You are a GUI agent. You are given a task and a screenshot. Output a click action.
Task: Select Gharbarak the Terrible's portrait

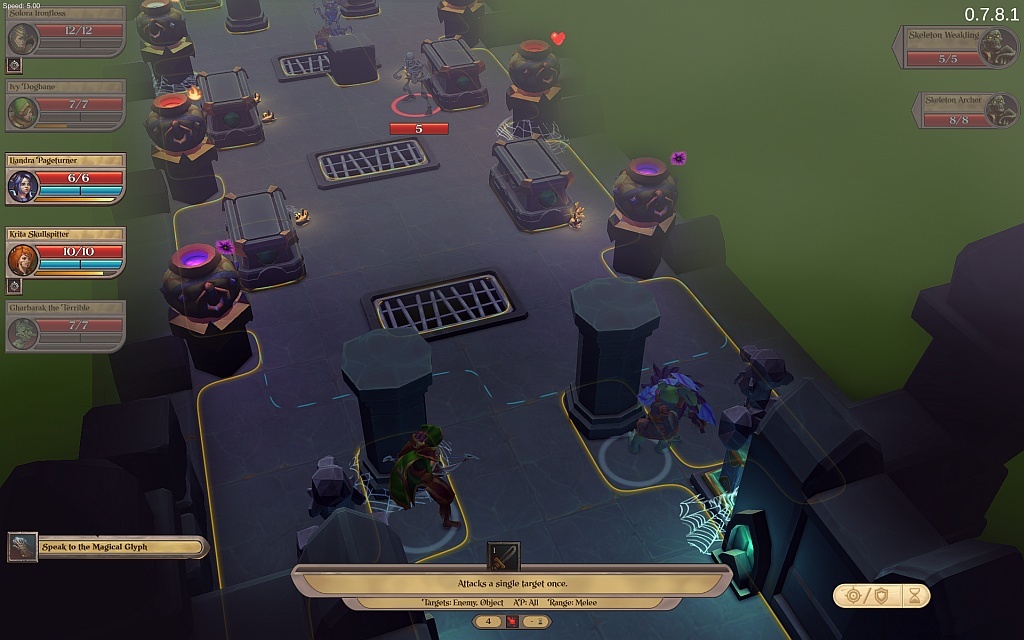(x=24, y=333)
